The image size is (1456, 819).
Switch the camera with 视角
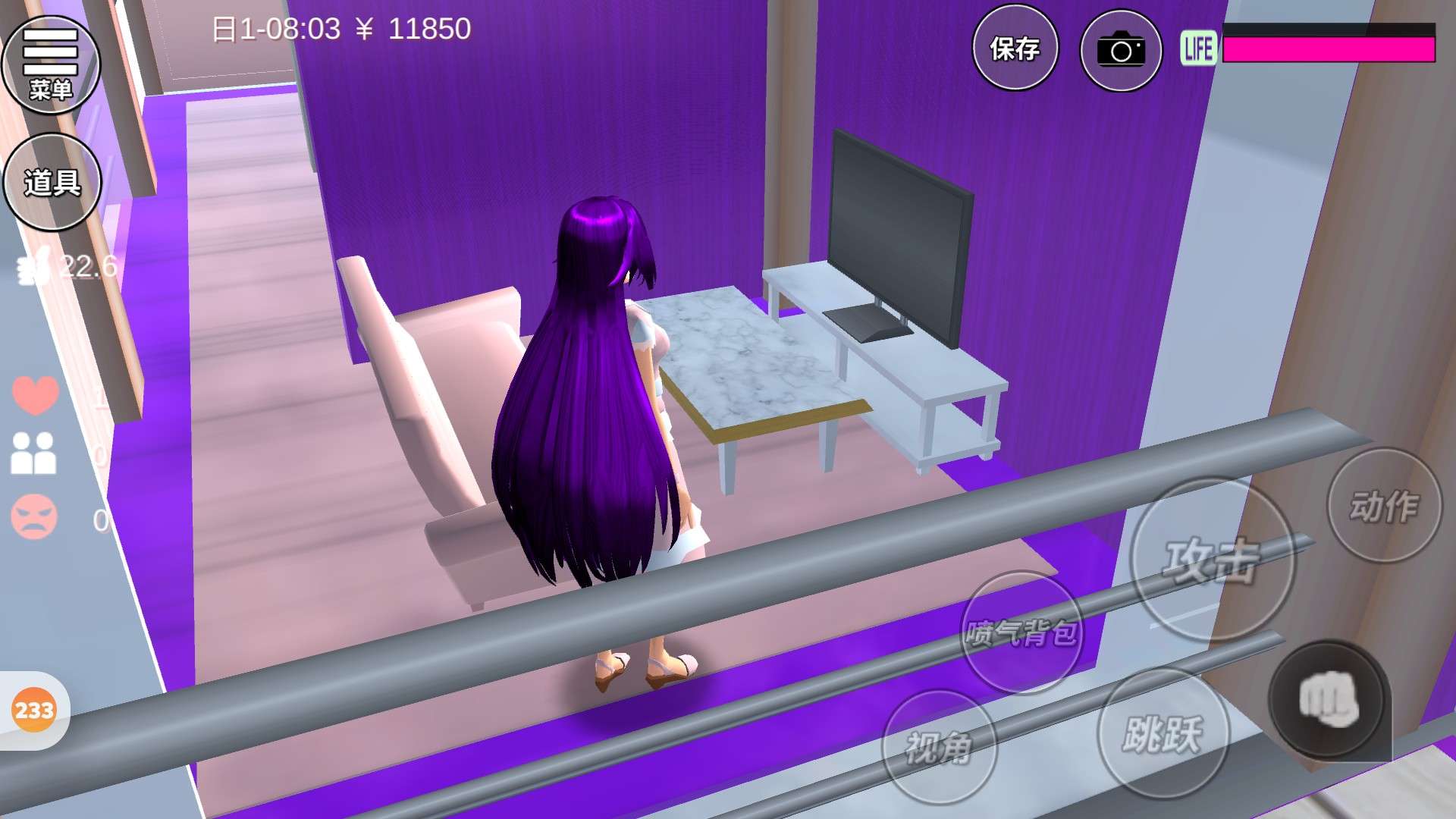939,748
